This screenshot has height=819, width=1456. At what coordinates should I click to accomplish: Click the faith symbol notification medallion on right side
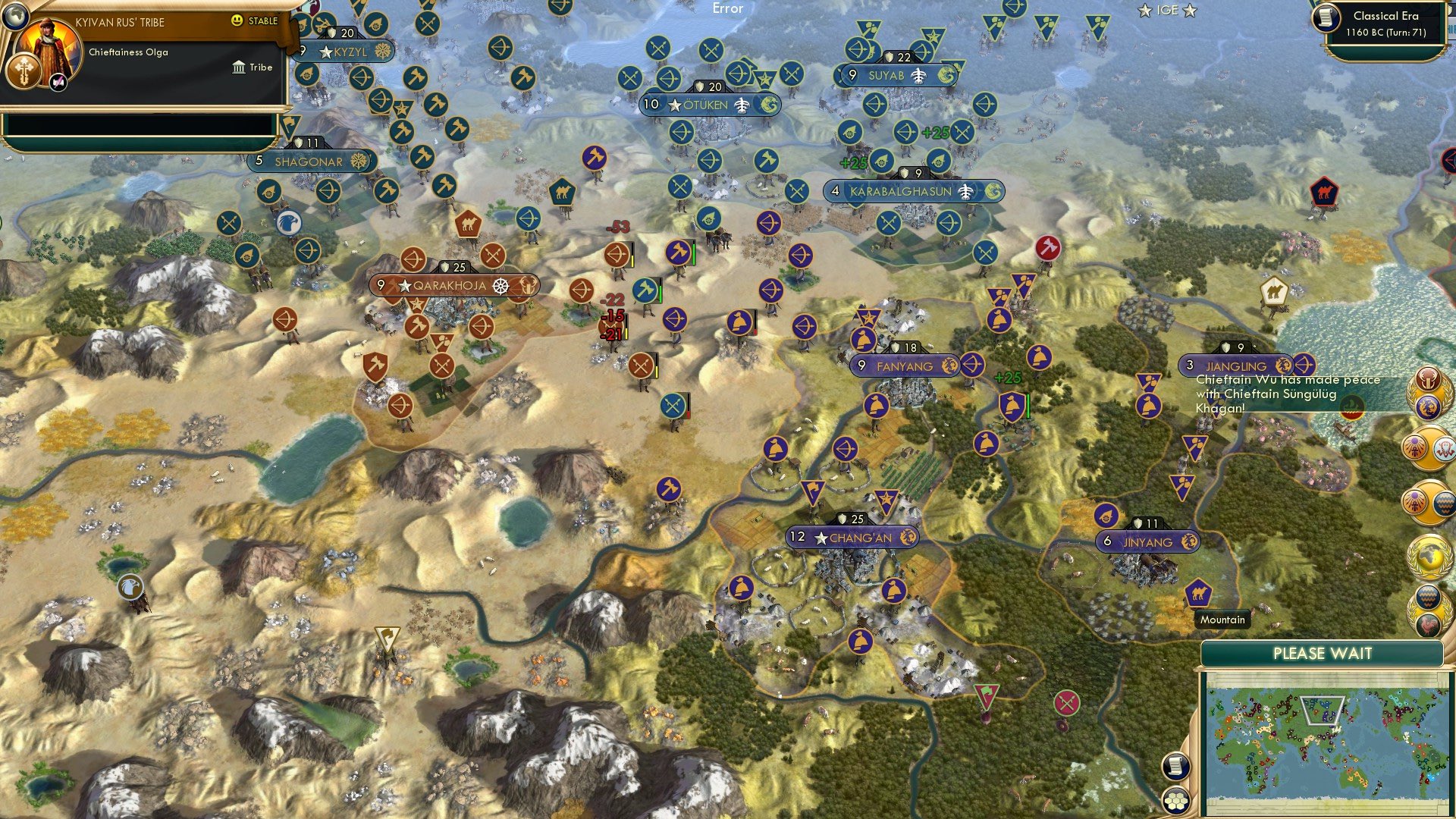click(x=1415, y=447)
